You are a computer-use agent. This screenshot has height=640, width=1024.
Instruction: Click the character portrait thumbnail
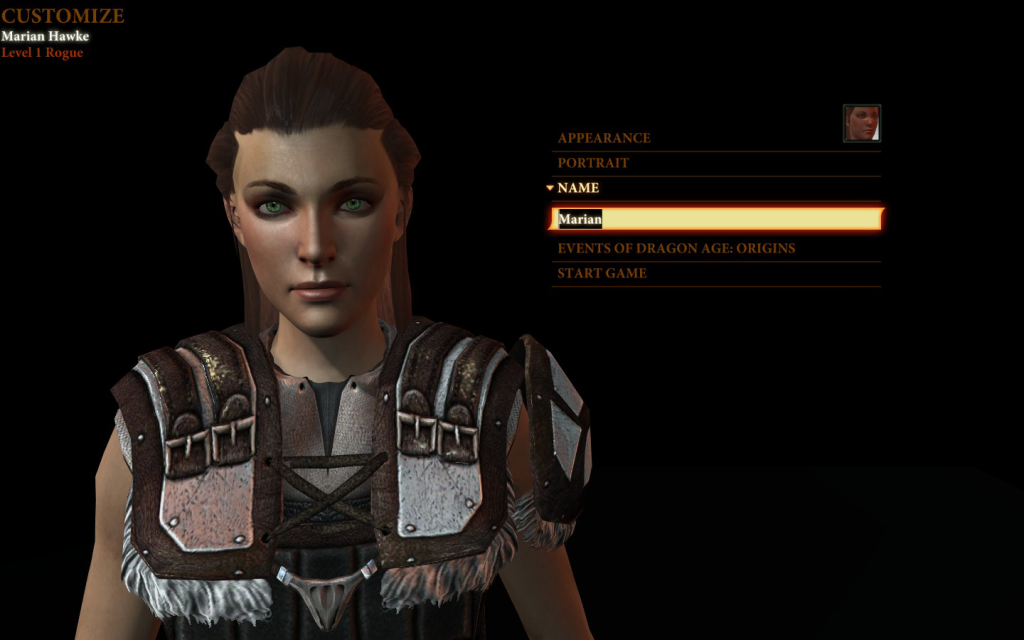(x=862, y=123)
